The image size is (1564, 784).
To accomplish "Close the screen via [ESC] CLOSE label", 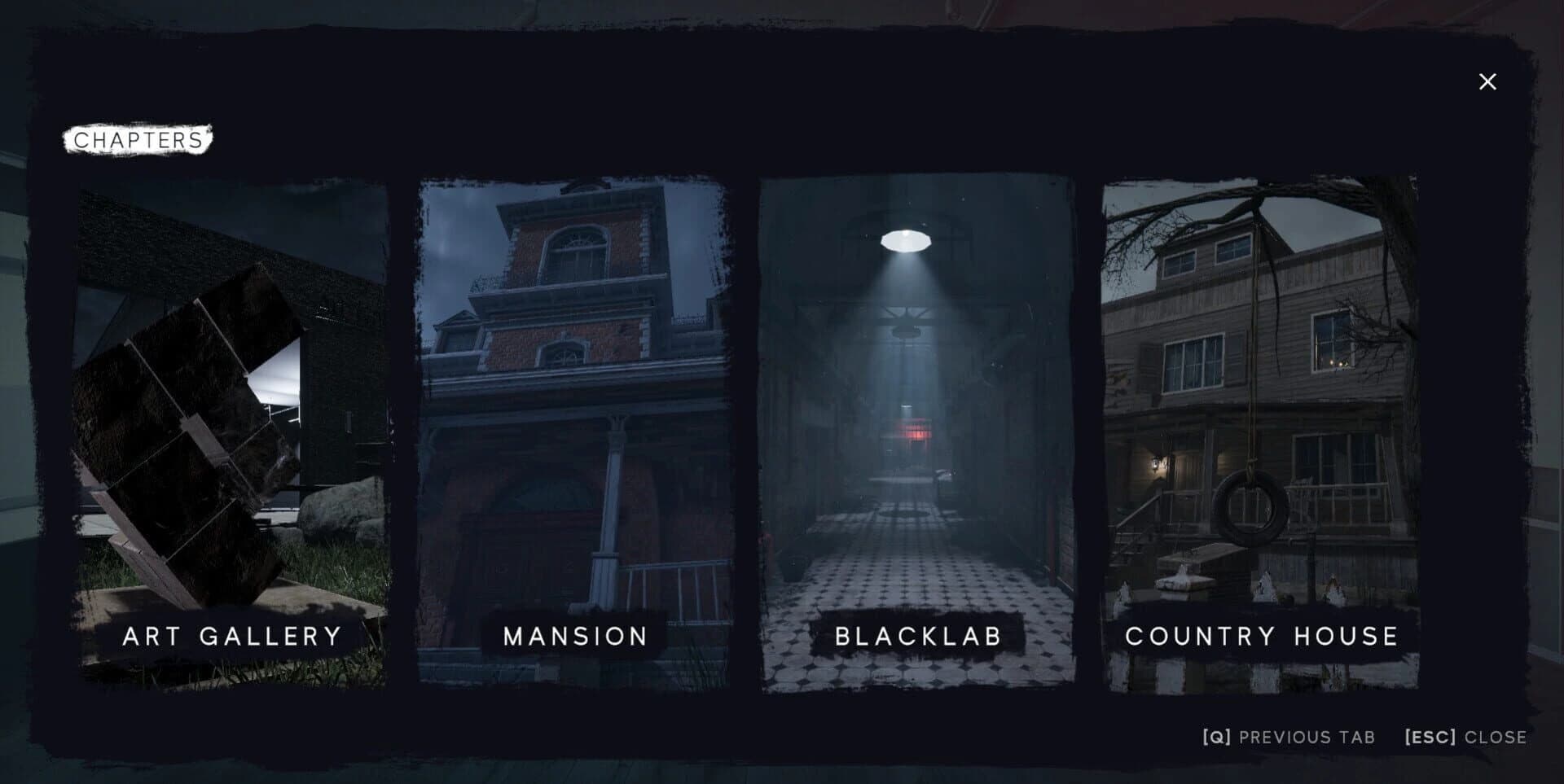I will (x=1465, y=737).
